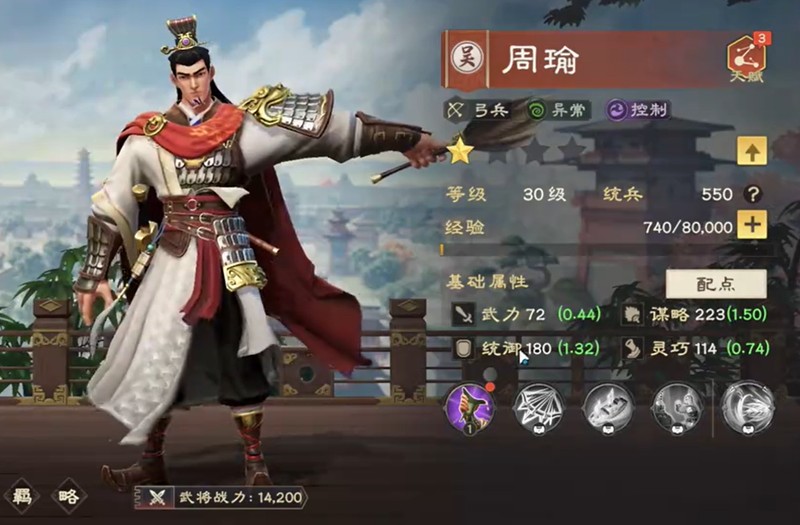Add experience with the yellow plus button
Image resolution: width=800 pixels, height=525 pixels.
tap(752, 225)
